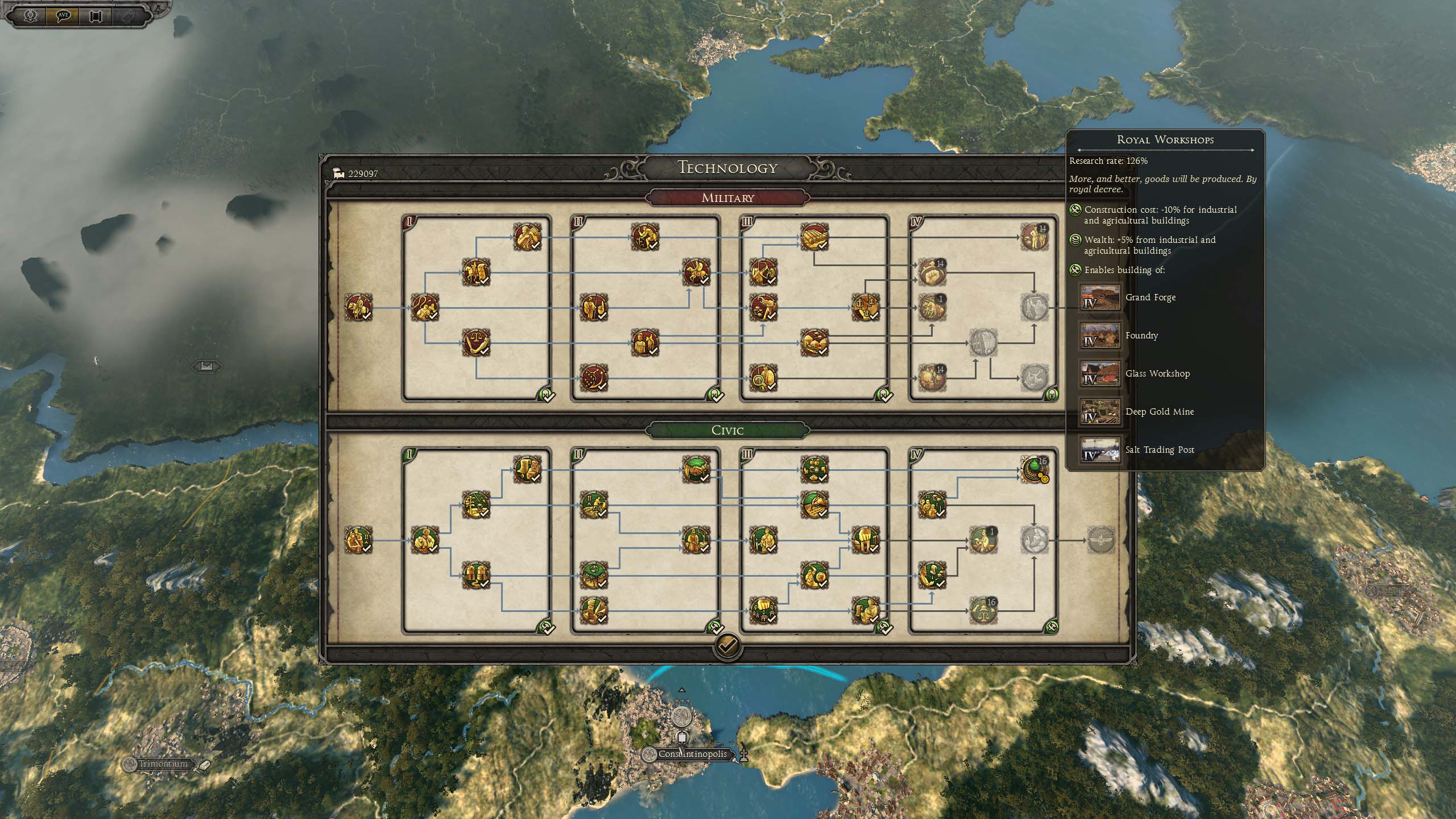Viewport: 1456px width, 819px height.
Task: Select the Trimontium settlement label
Action: click(163, 764)
